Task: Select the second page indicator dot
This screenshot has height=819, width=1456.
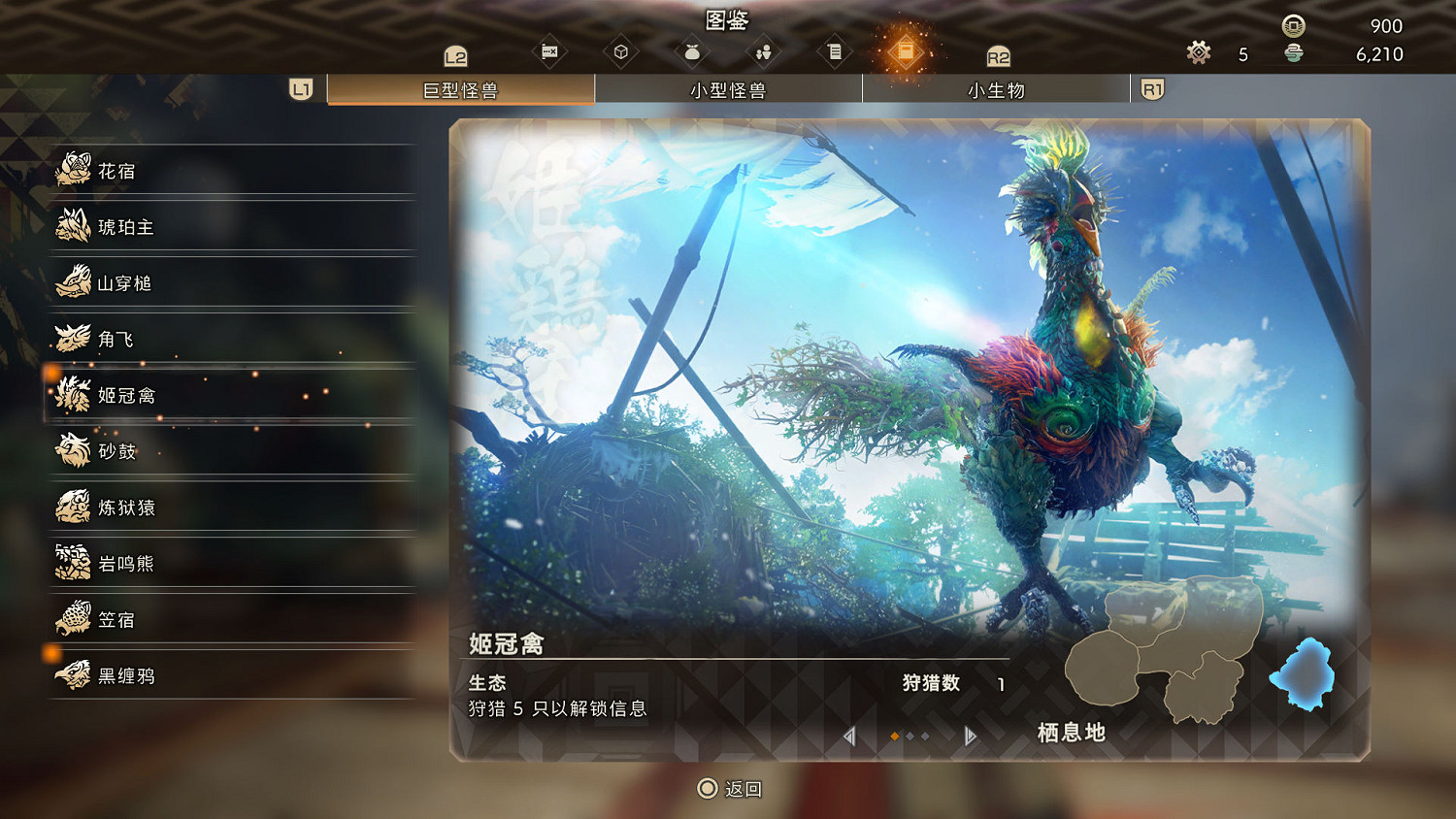Action: tap(909, 736)
